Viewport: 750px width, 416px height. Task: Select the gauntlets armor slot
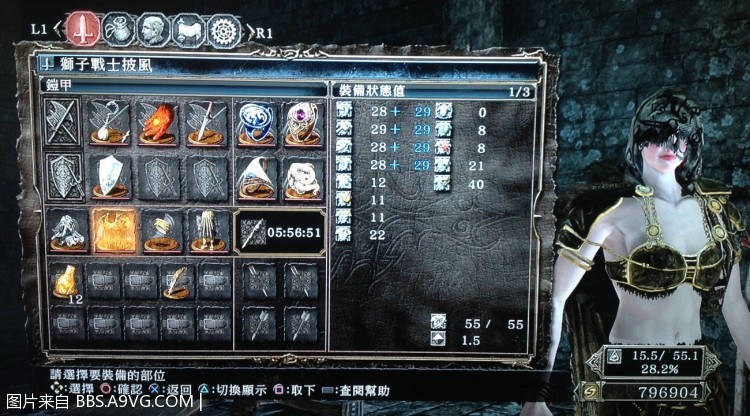pyautogui.click(x=159, y=230)
